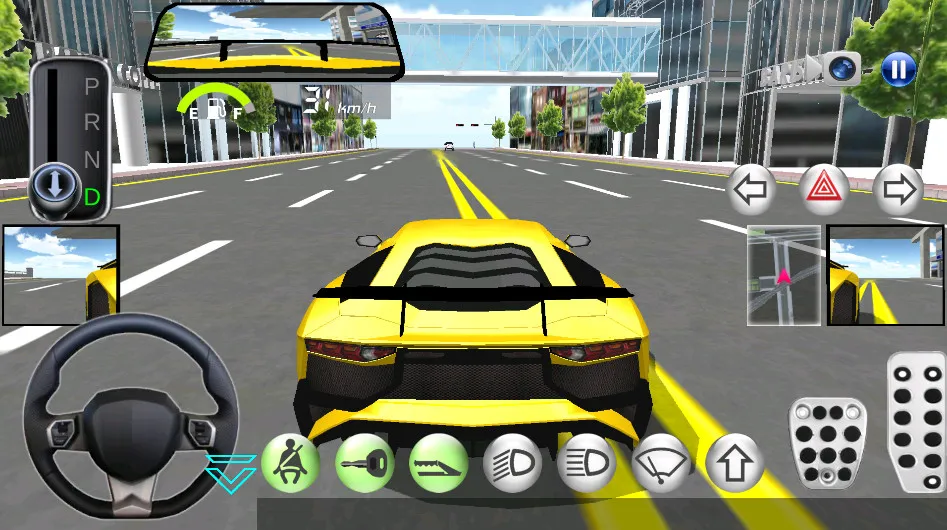The height and width of the screenshot is (530, 947).
Task: Open the GPS minimap
Action: [x=784, y=275]
